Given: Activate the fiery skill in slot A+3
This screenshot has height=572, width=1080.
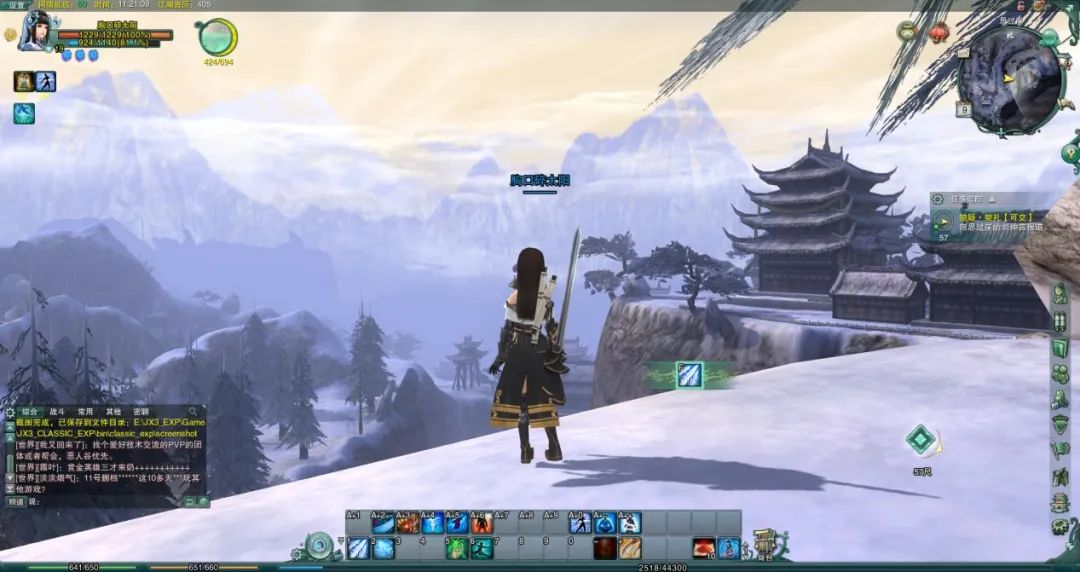Looking at the screenshot, I should (x=408, y=523).
